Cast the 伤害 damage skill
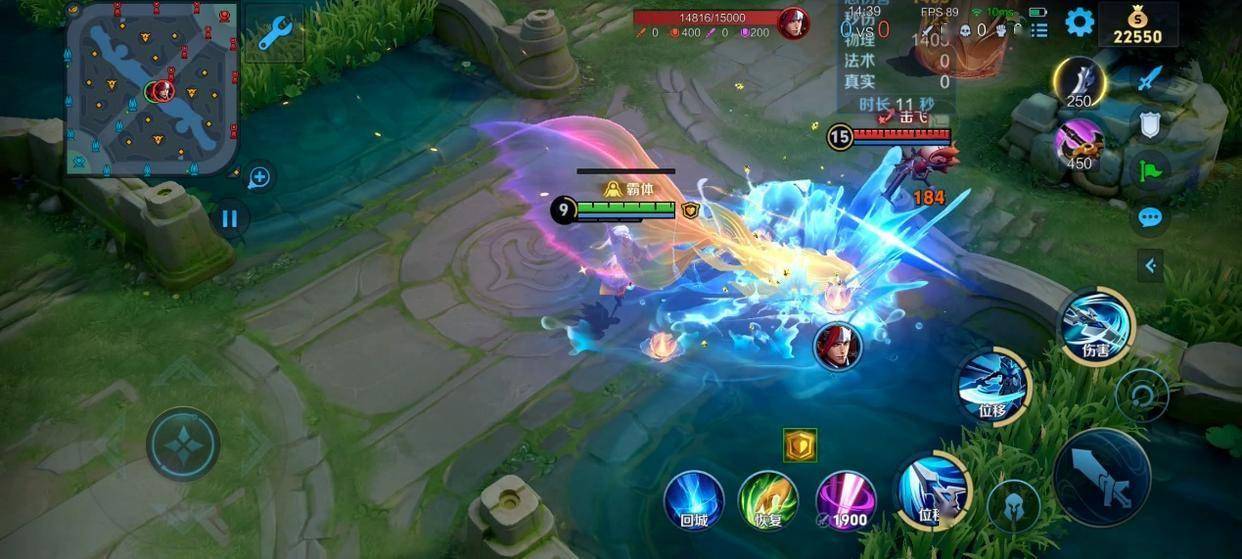 pos(1096,326)
